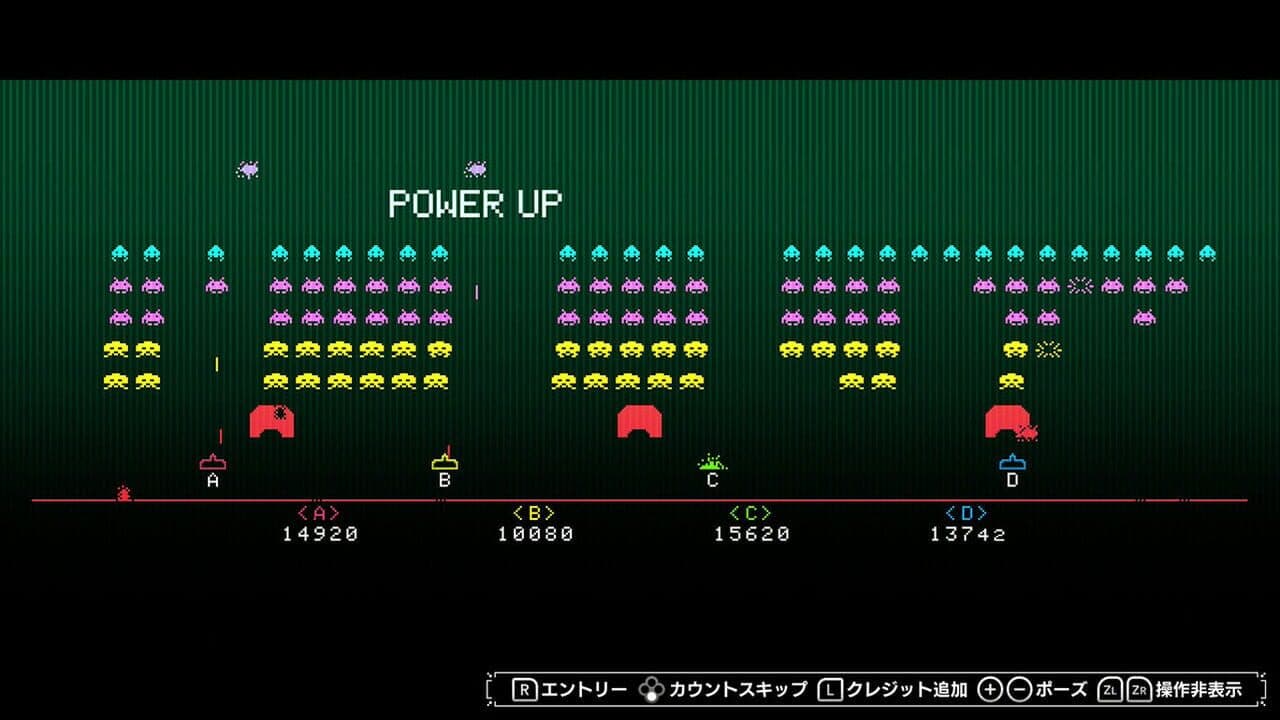This screenshot has height=720, width=1280.
Task: Select player D's blue cannon ship
Action: tap(1012, 463)
